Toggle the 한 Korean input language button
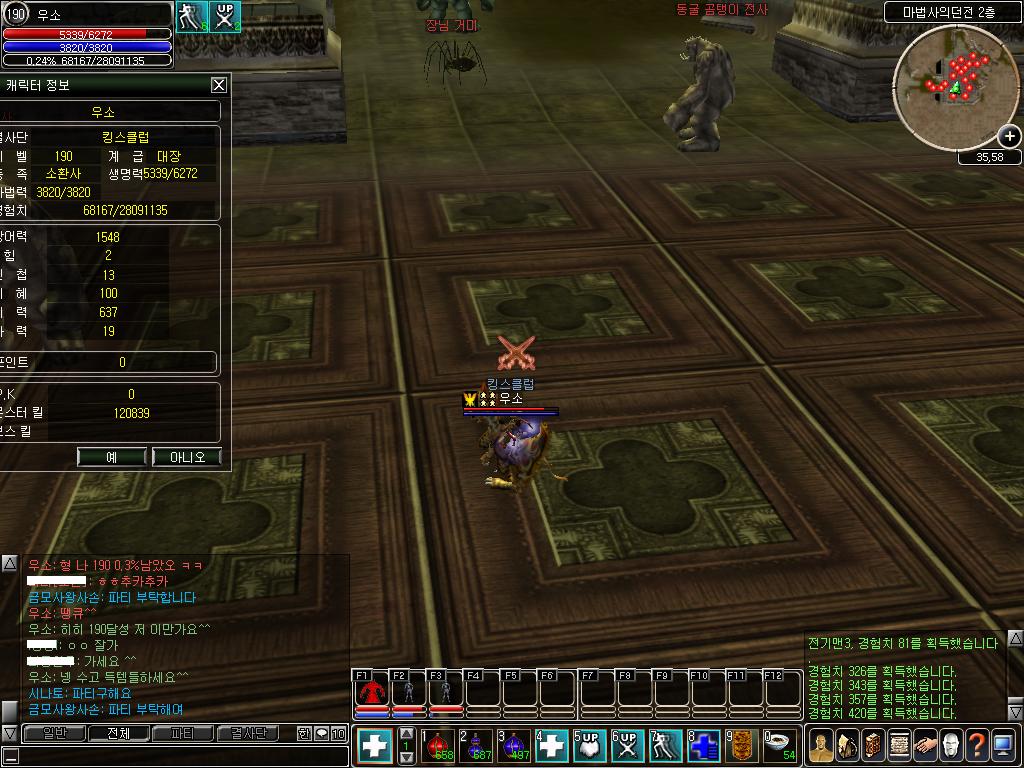 pos(304,733)
